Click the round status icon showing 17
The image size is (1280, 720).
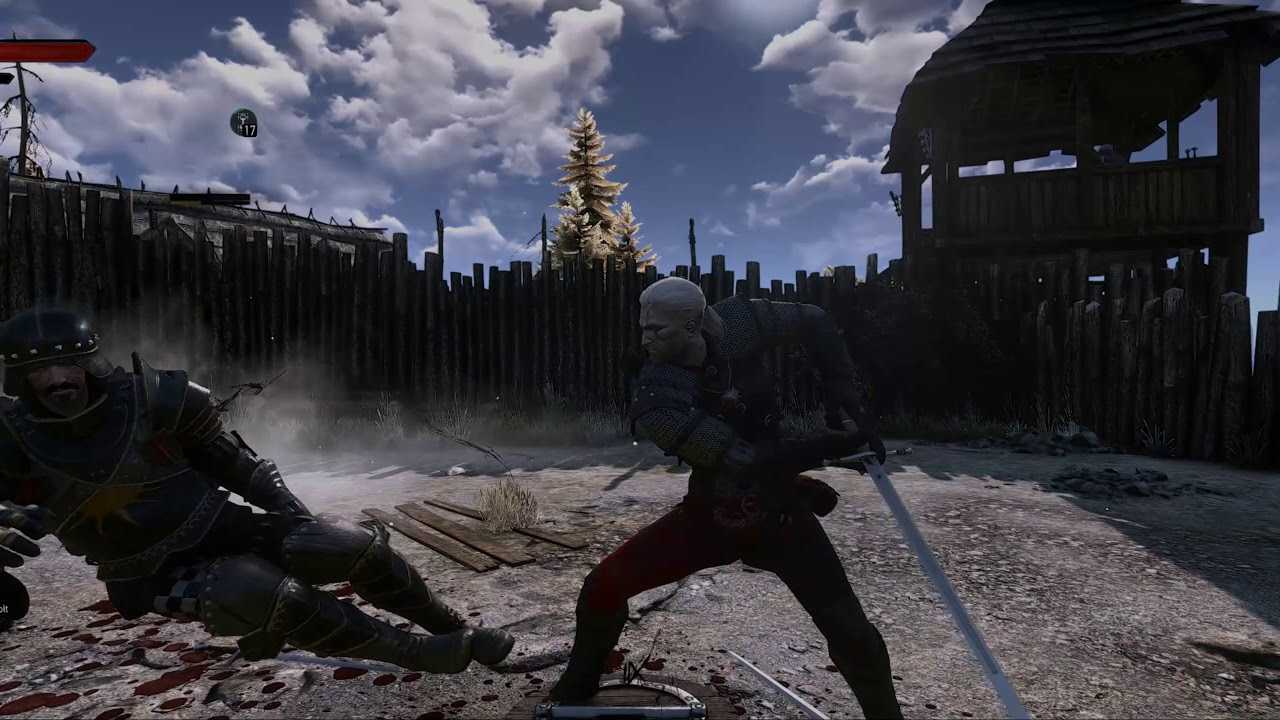coord(243,122)
